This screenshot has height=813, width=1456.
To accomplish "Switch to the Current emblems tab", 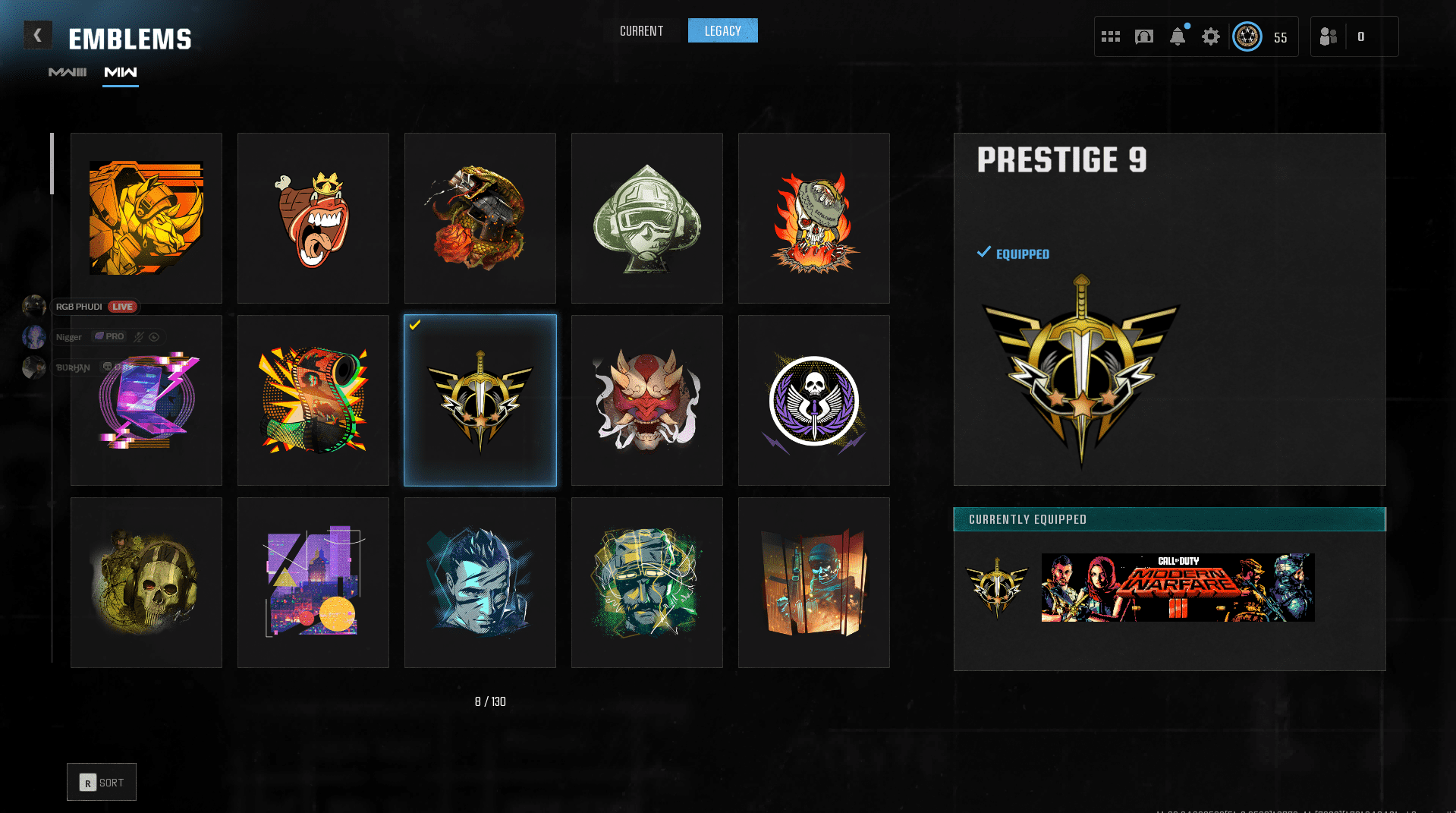I will pos(641,31).
